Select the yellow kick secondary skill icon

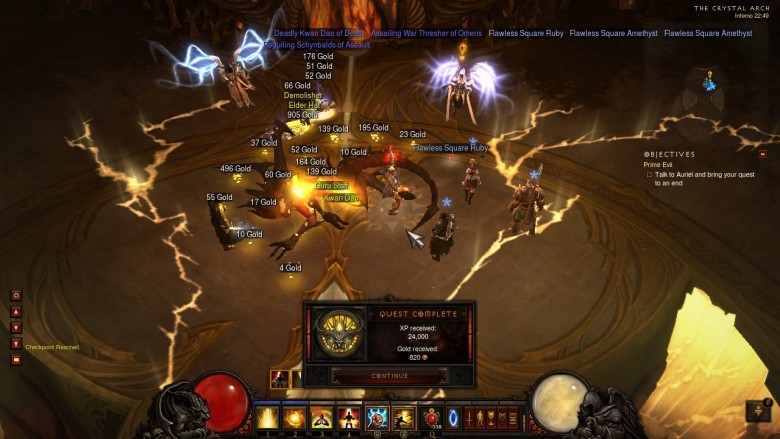pos(404,417)
